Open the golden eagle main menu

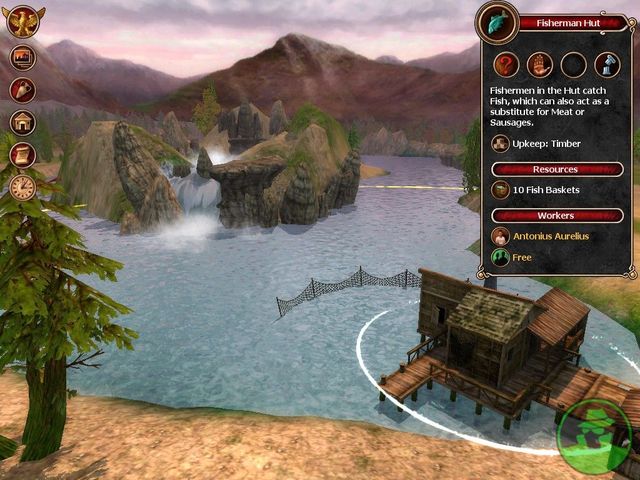tap(24, 21)
